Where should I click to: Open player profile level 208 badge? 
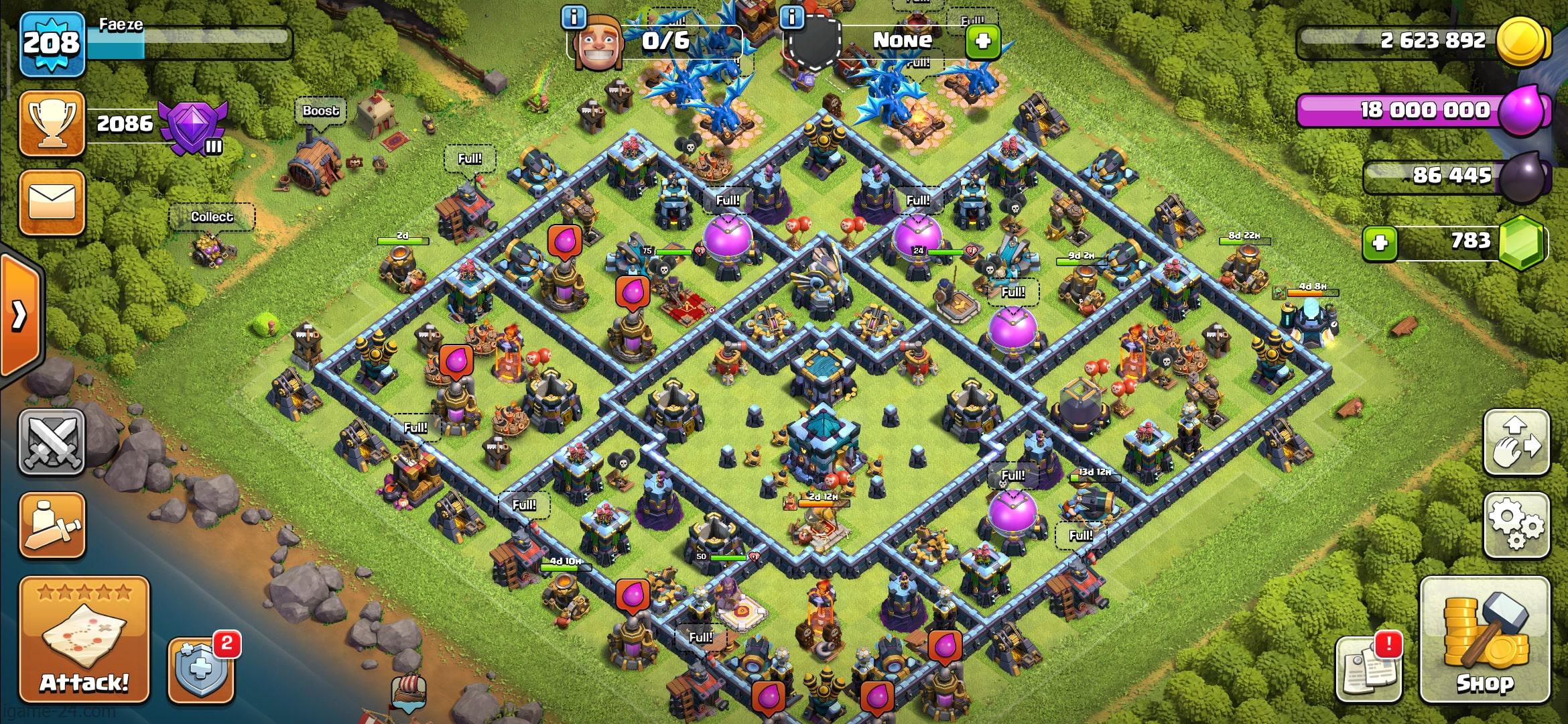click(52, 44)
